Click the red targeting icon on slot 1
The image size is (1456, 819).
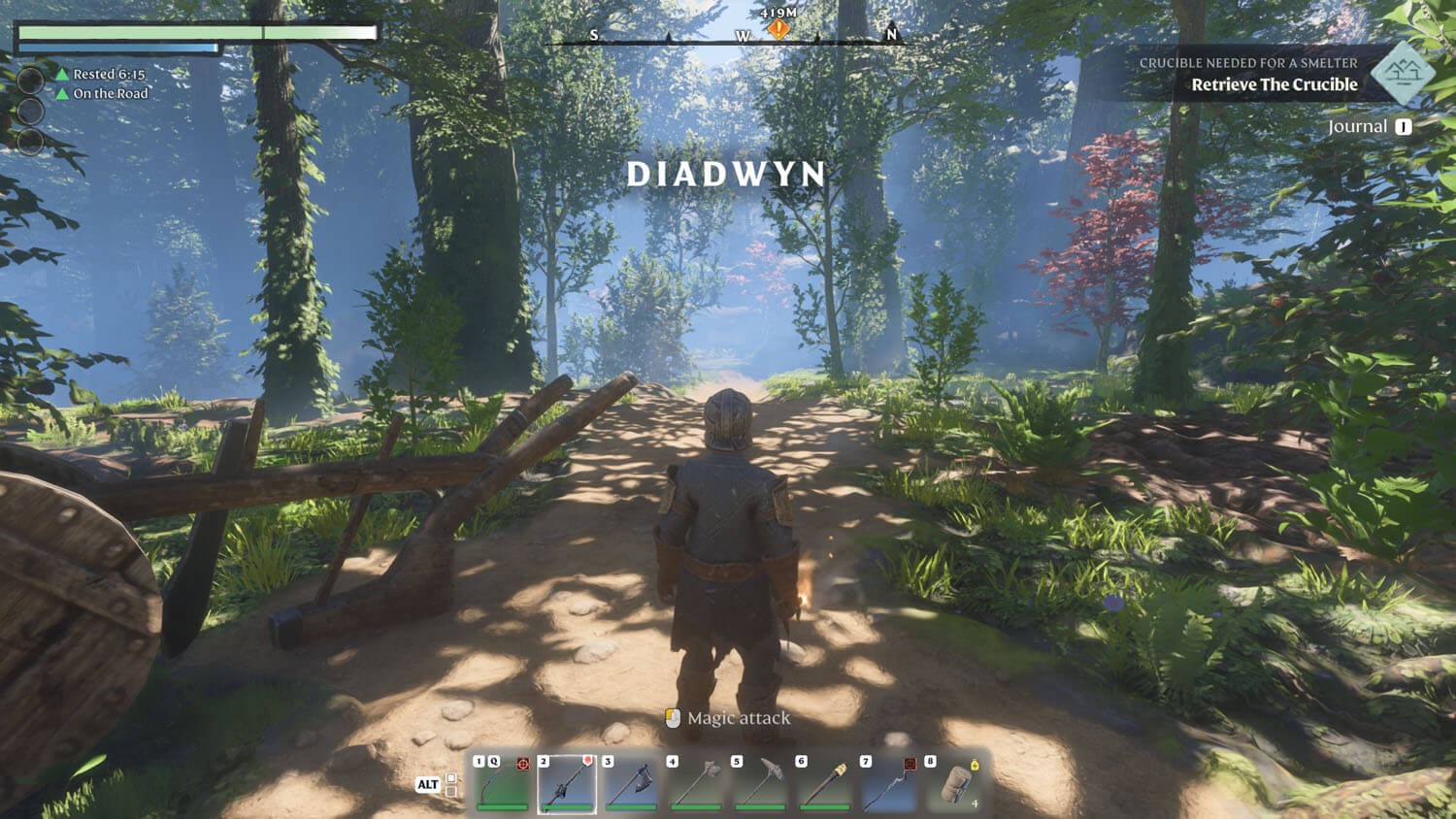(x=524, y=764)
